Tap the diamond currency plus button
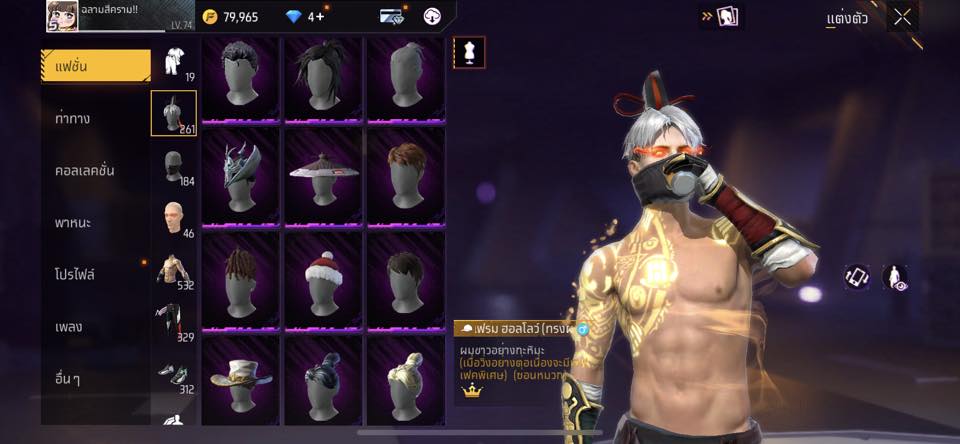Screen dimensions: 960x444 [x=319, y=17]
